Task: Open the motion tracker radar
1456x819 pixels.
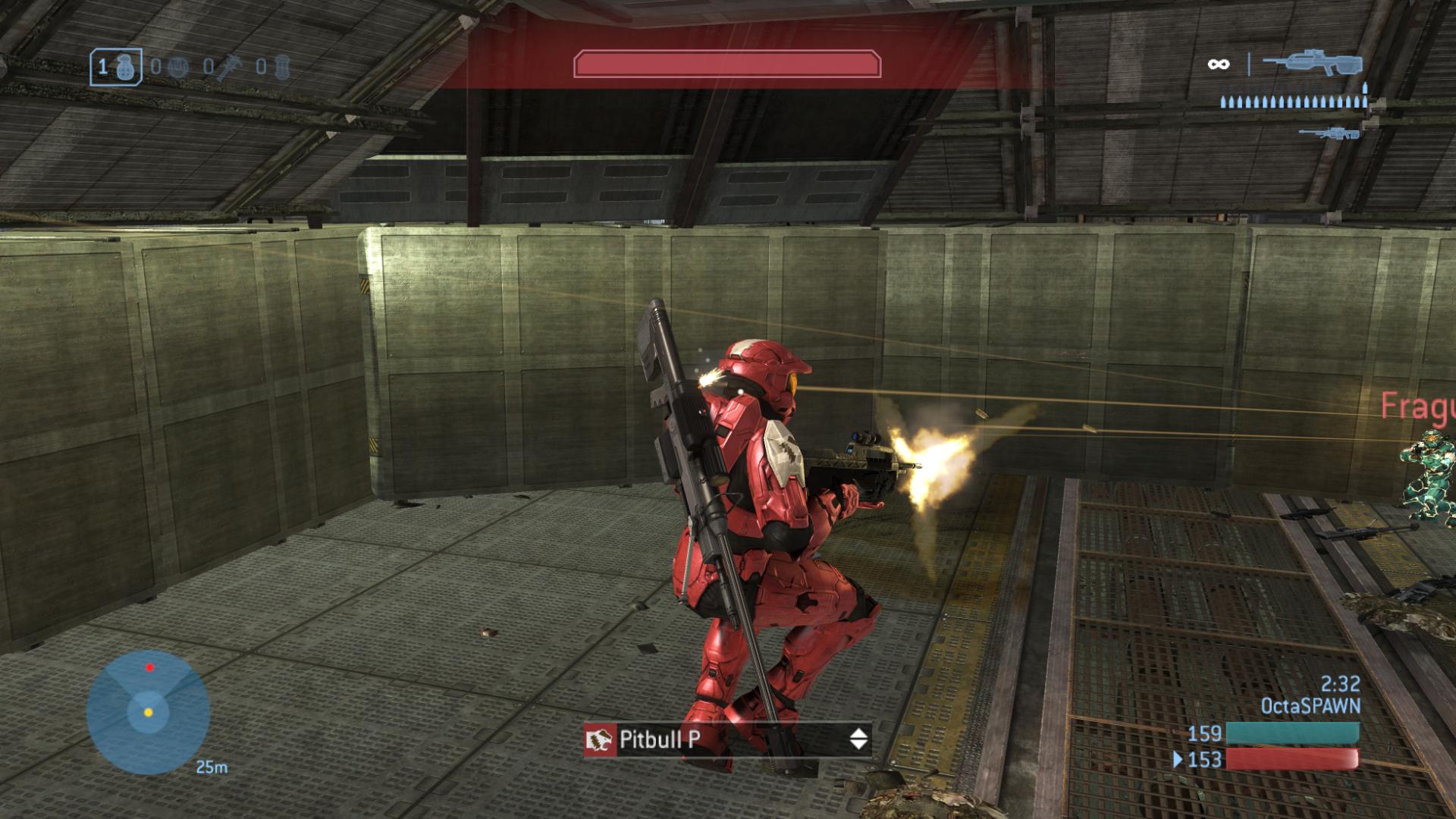Action: coord(148,711)
